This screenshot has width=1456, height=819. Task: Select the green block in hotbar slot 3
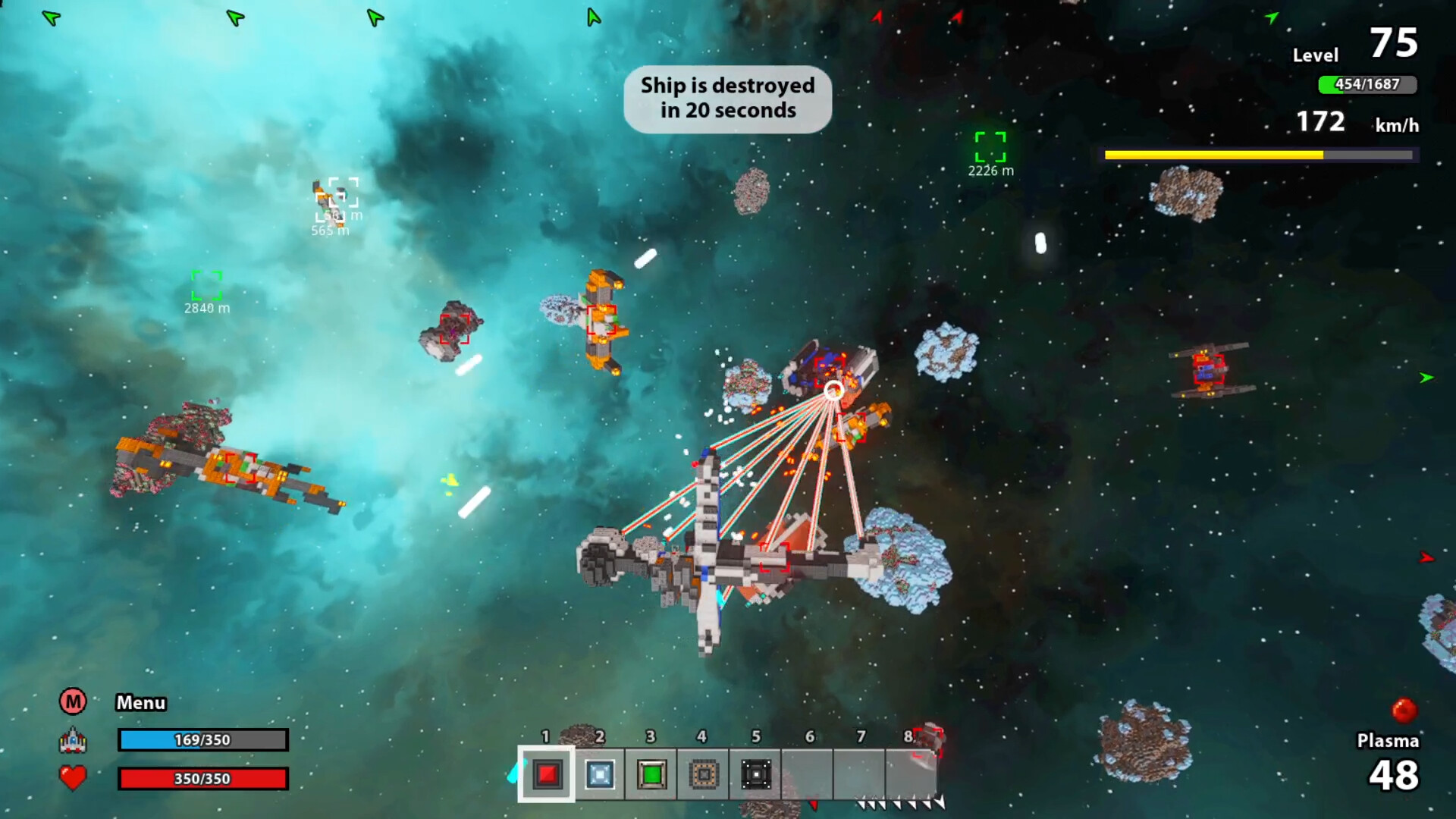[x=651, y=775]
